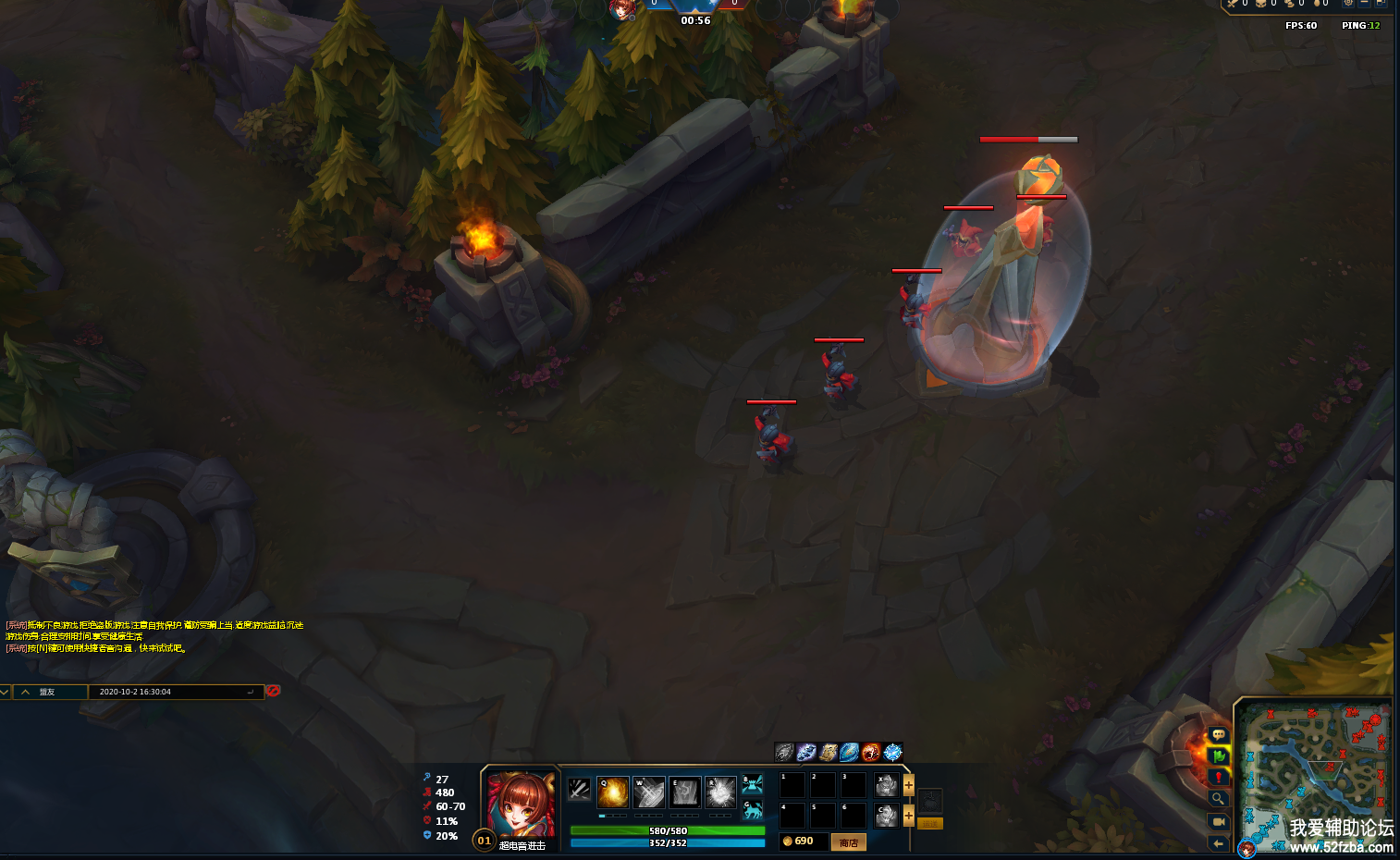Click the left arrow button beside minimap
Screen dimensions: 1400x860
(1218, 842)
